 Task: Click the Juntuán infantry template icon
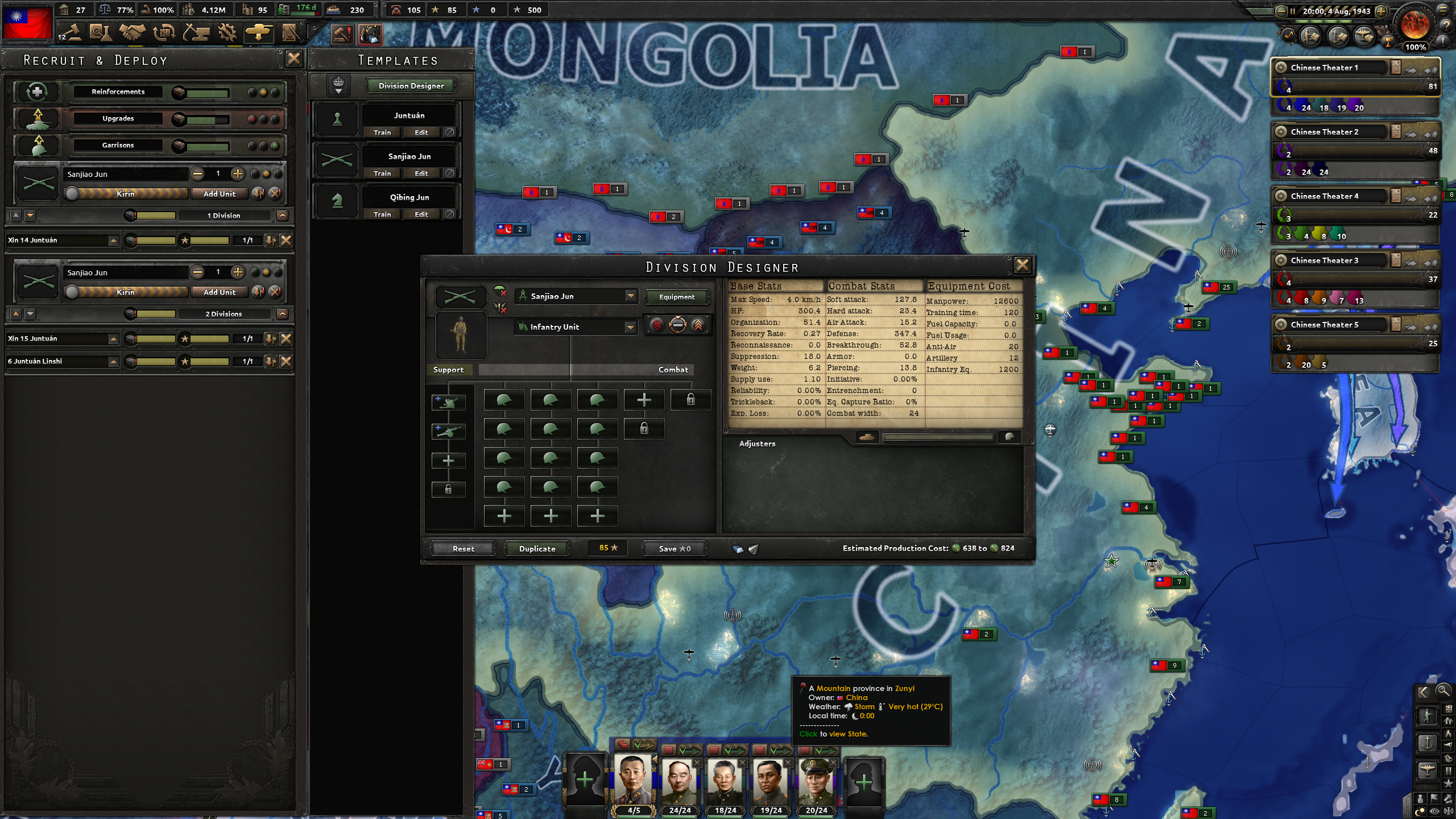337,119
